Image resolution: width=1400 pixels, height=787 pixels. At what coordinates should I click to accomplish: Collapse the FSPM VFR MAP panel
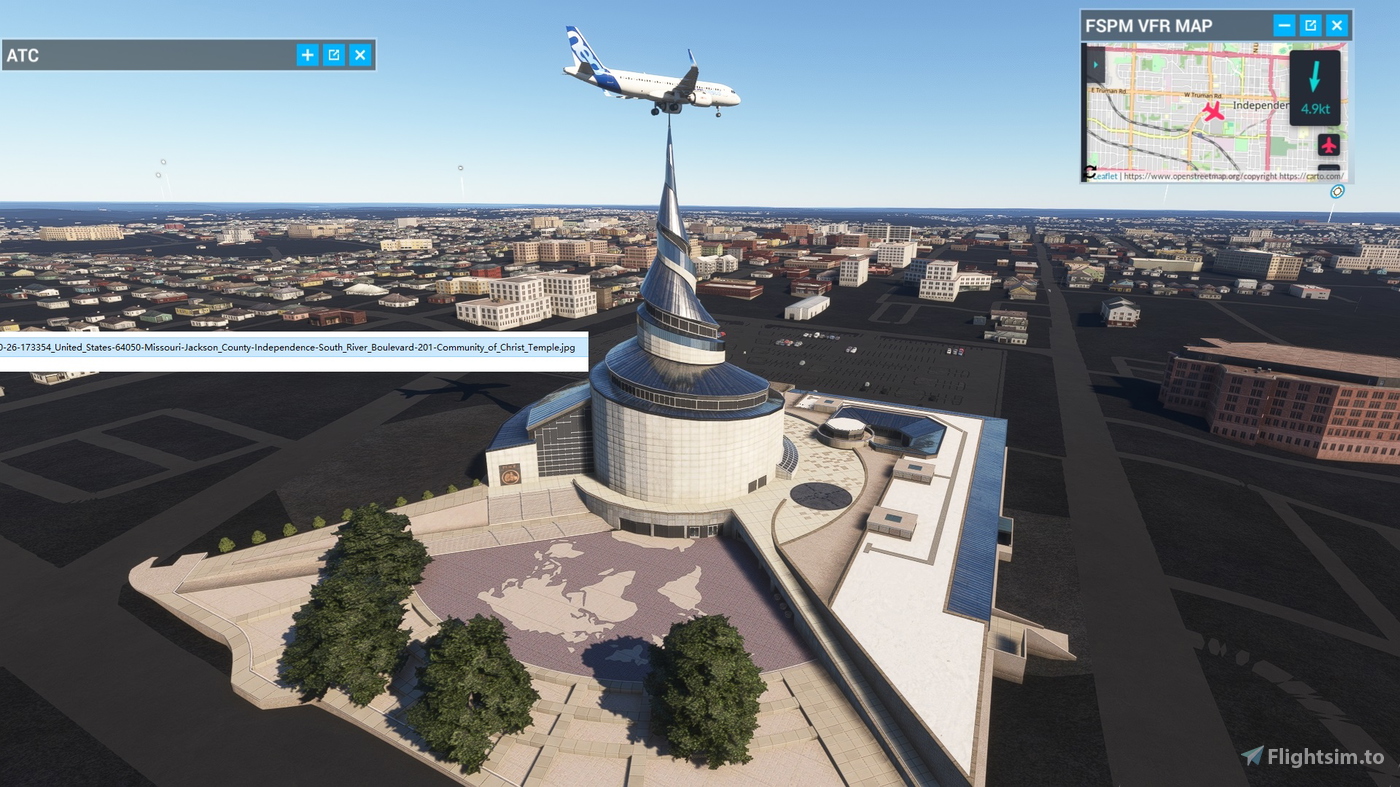(1284, 25)
